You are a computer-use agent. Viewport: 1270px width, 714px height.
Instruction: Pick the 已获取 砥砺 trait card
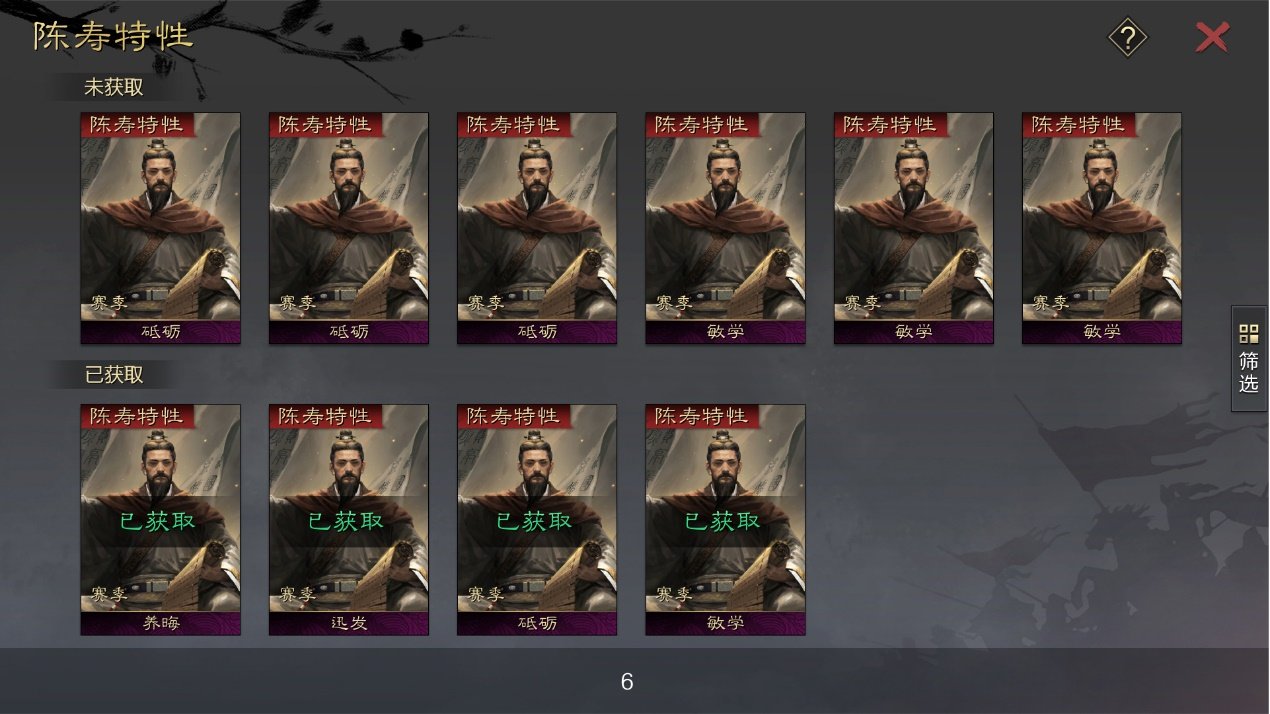[x=537, y=519]
